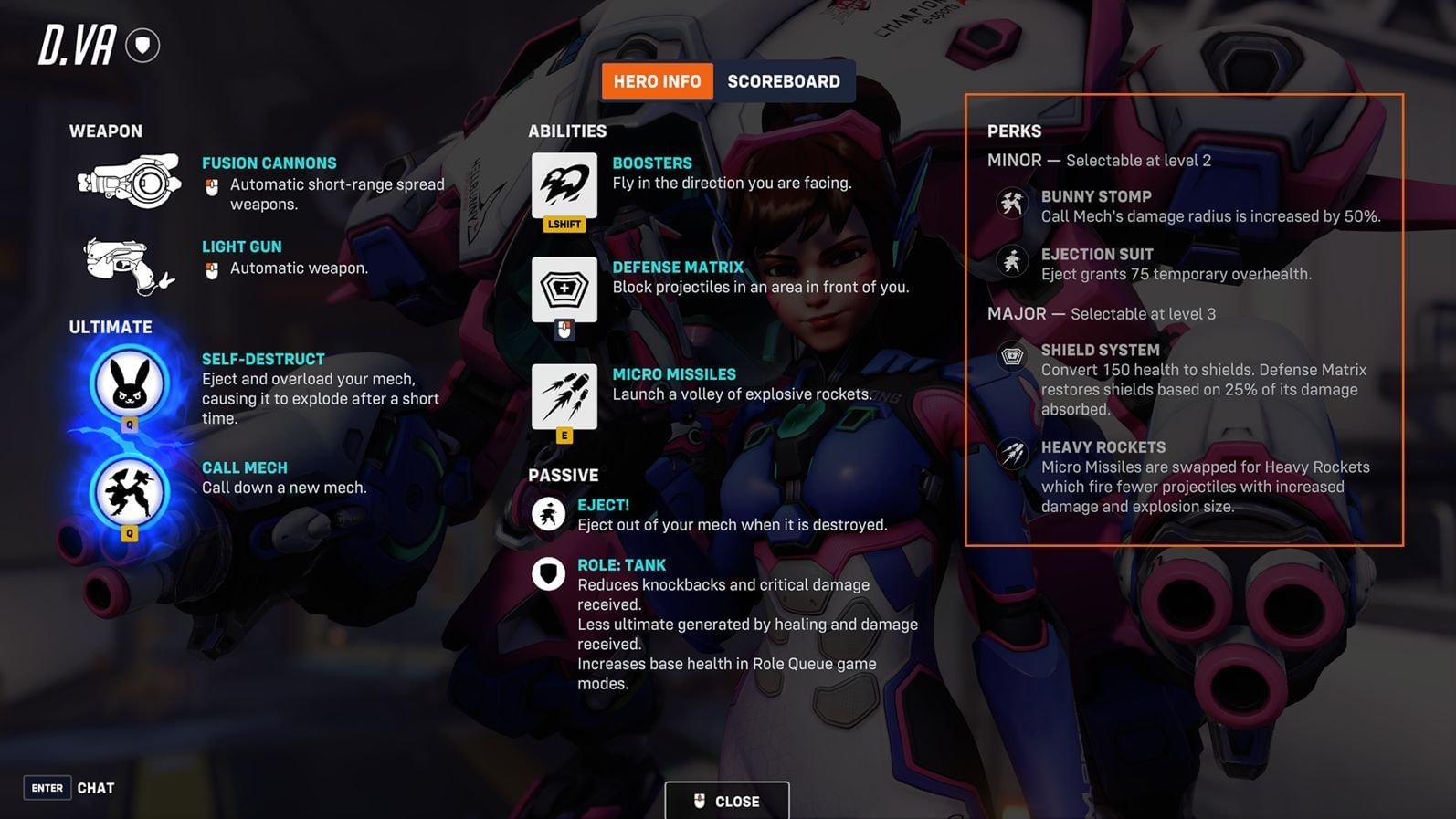Select the Boosters ability icon
The width and height of the screenshot is (1456, 819).
[564, 183]
